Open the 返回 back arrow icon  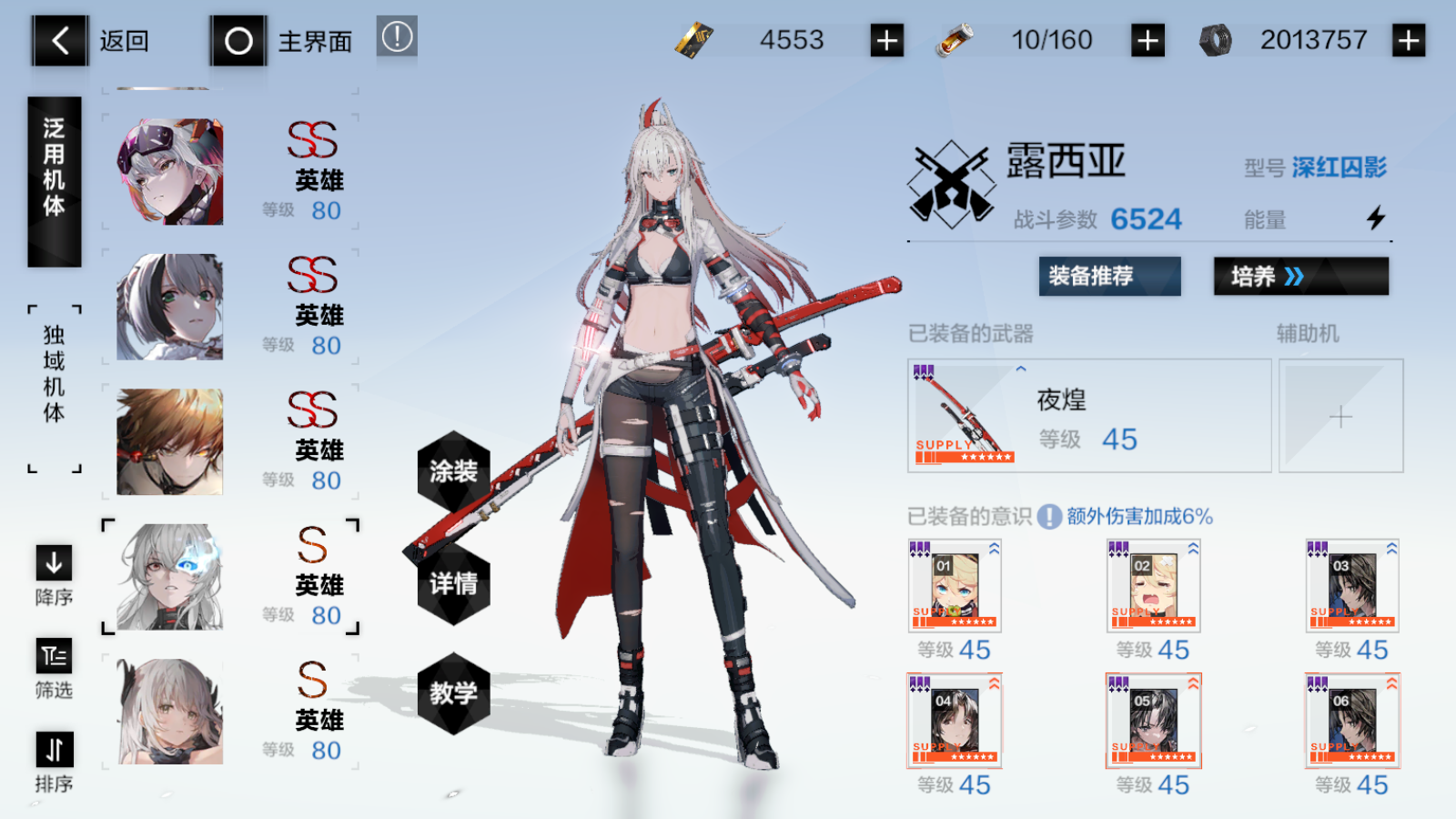pyautogui.click(x=58, y=40)
